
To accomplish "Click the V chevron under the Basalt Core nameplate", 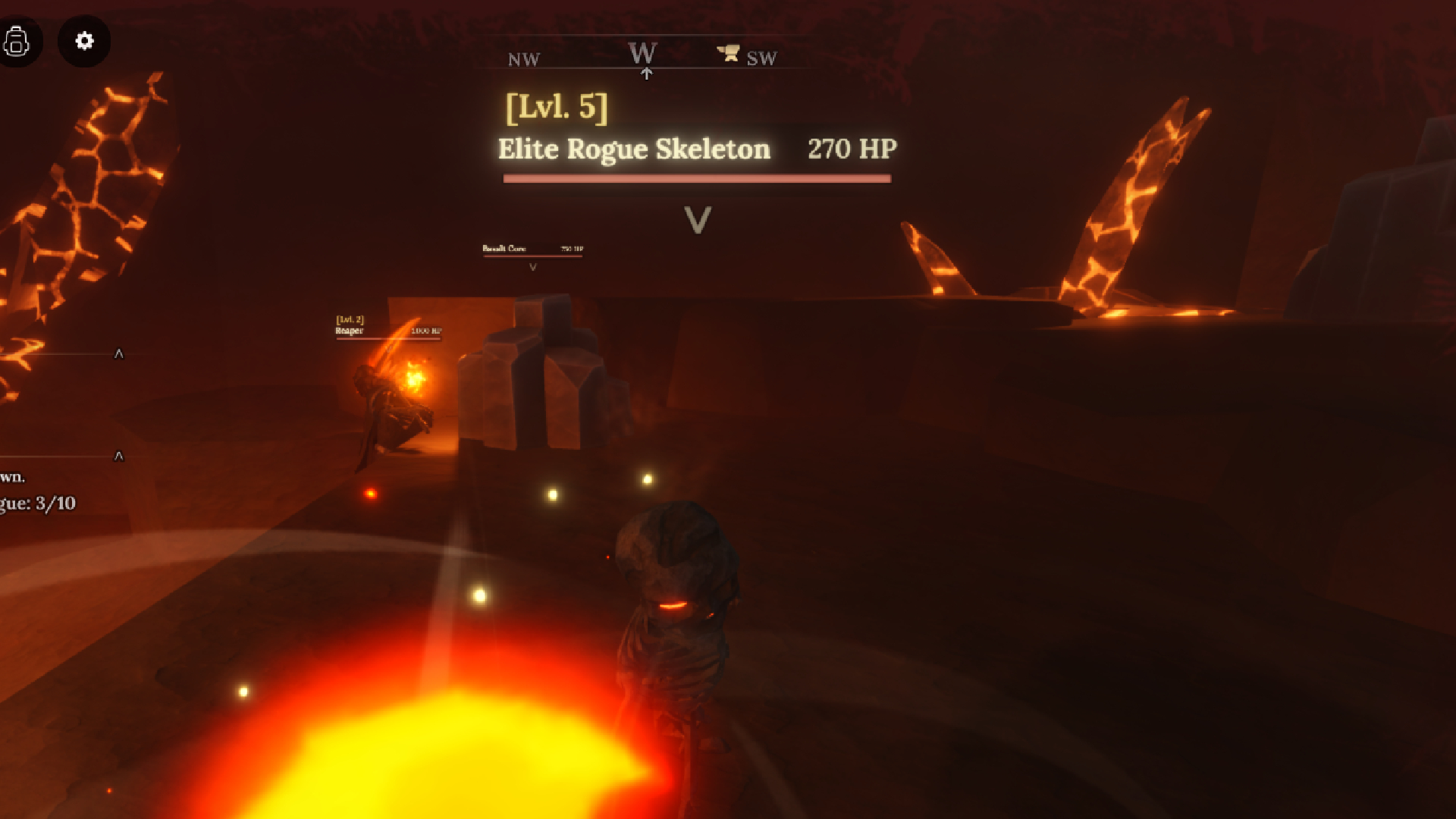I will (533, 267).
